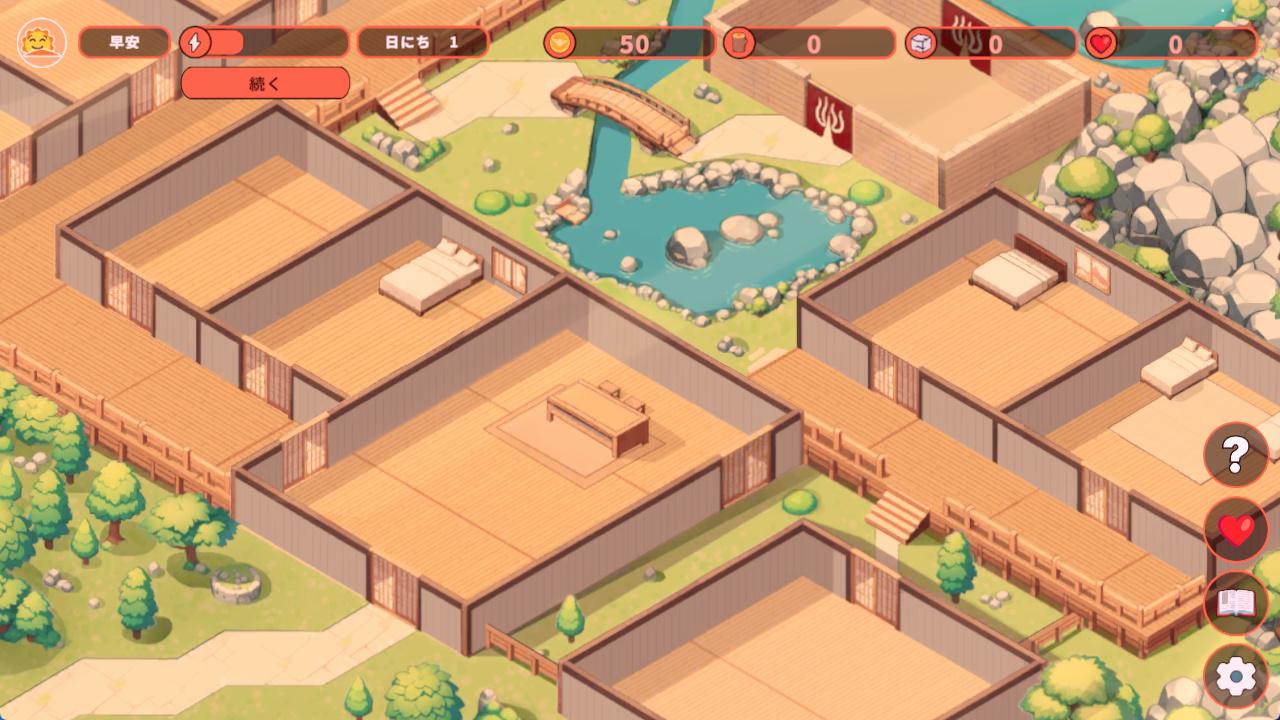Image resolution: width=1280 pixels, height=720 pixels.
Task: Open the book journal button
Action: click(x=1235, y=603)
